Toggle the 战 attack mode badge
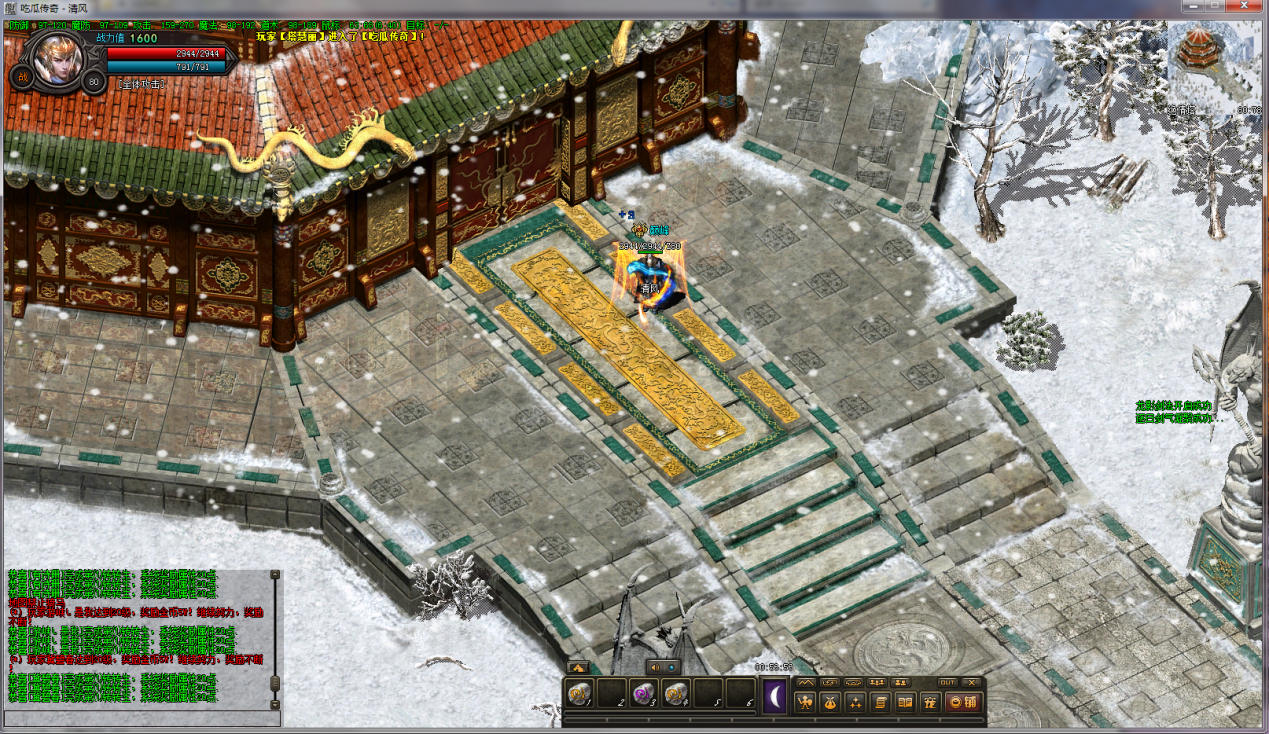 (22, 76)
